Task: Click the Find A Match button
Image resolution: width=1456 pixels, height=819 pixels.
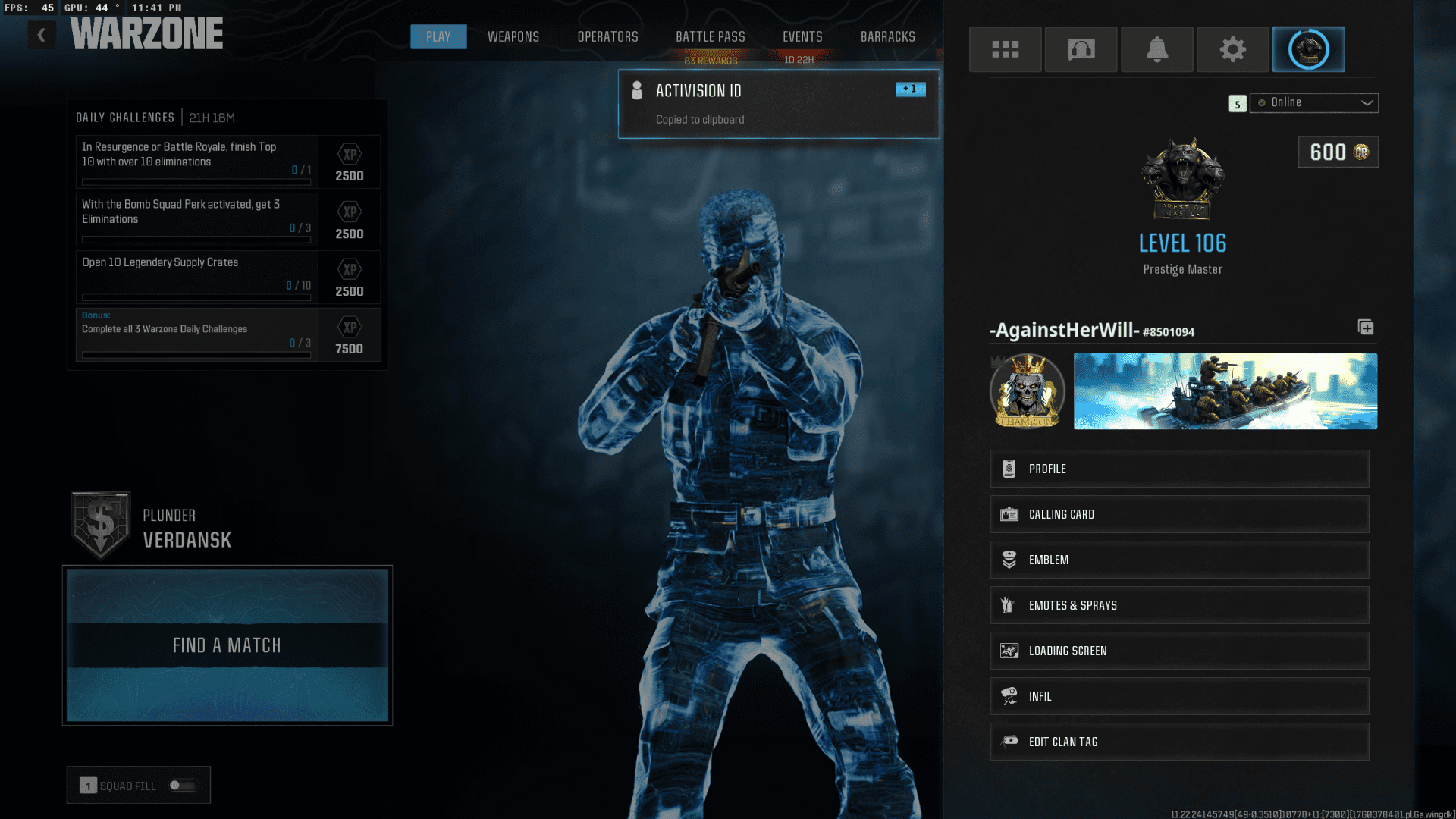Action: pyautogui.click(x=226, y=645)
